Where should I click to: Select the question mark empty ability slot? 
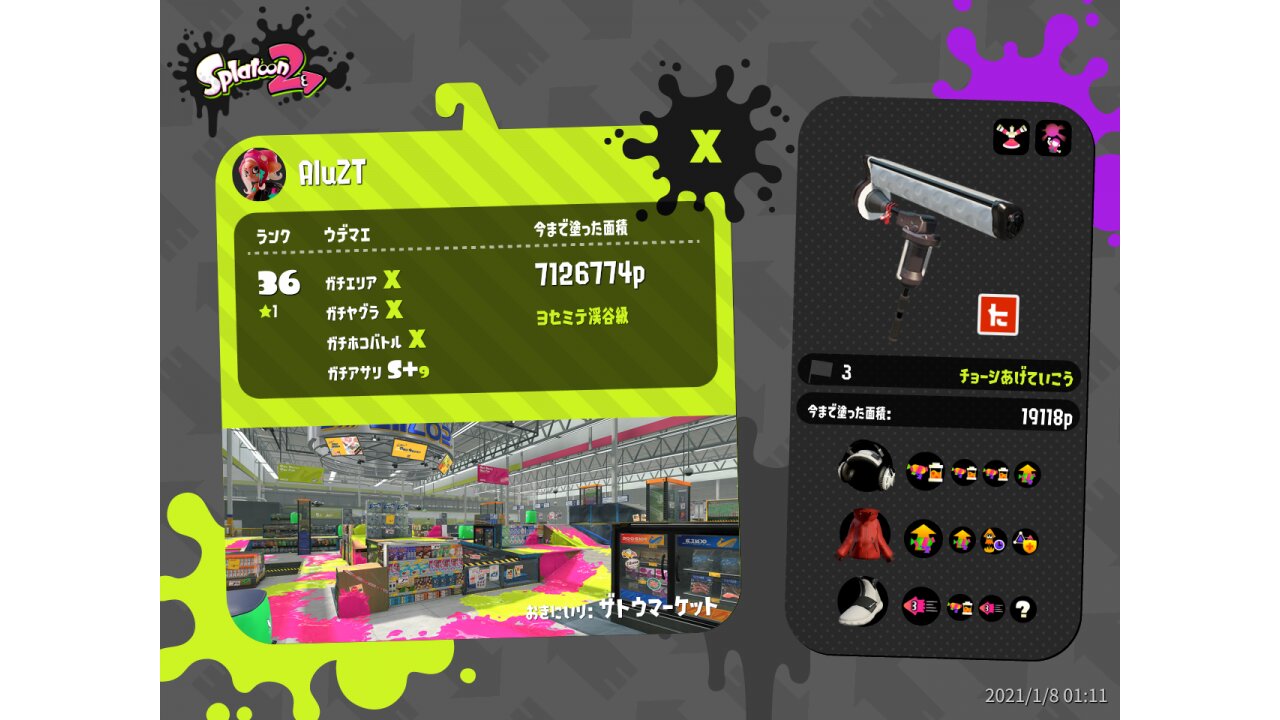point(1023,609)
